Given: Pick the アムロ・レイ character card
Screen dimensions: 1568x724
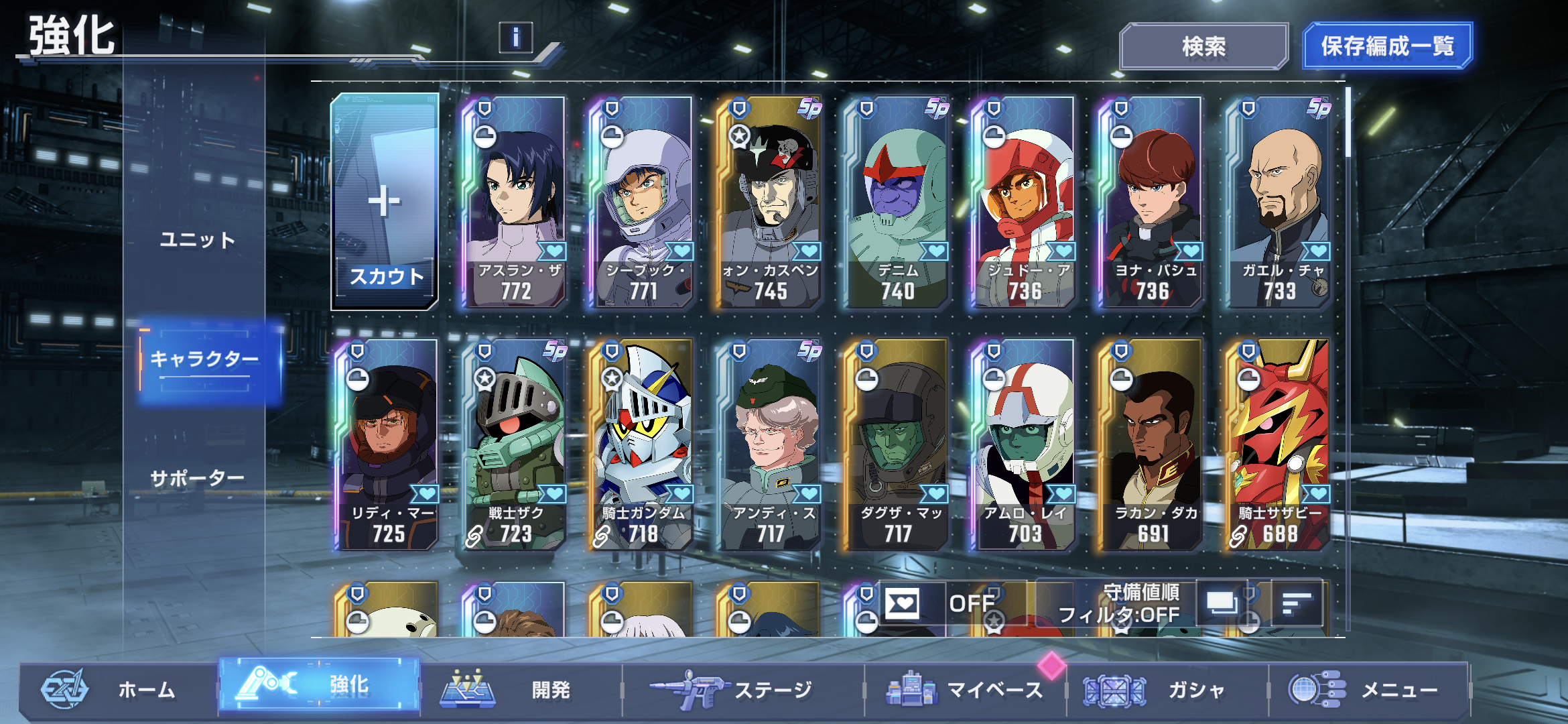Looking at the screenshot, I should (1024, 445).
